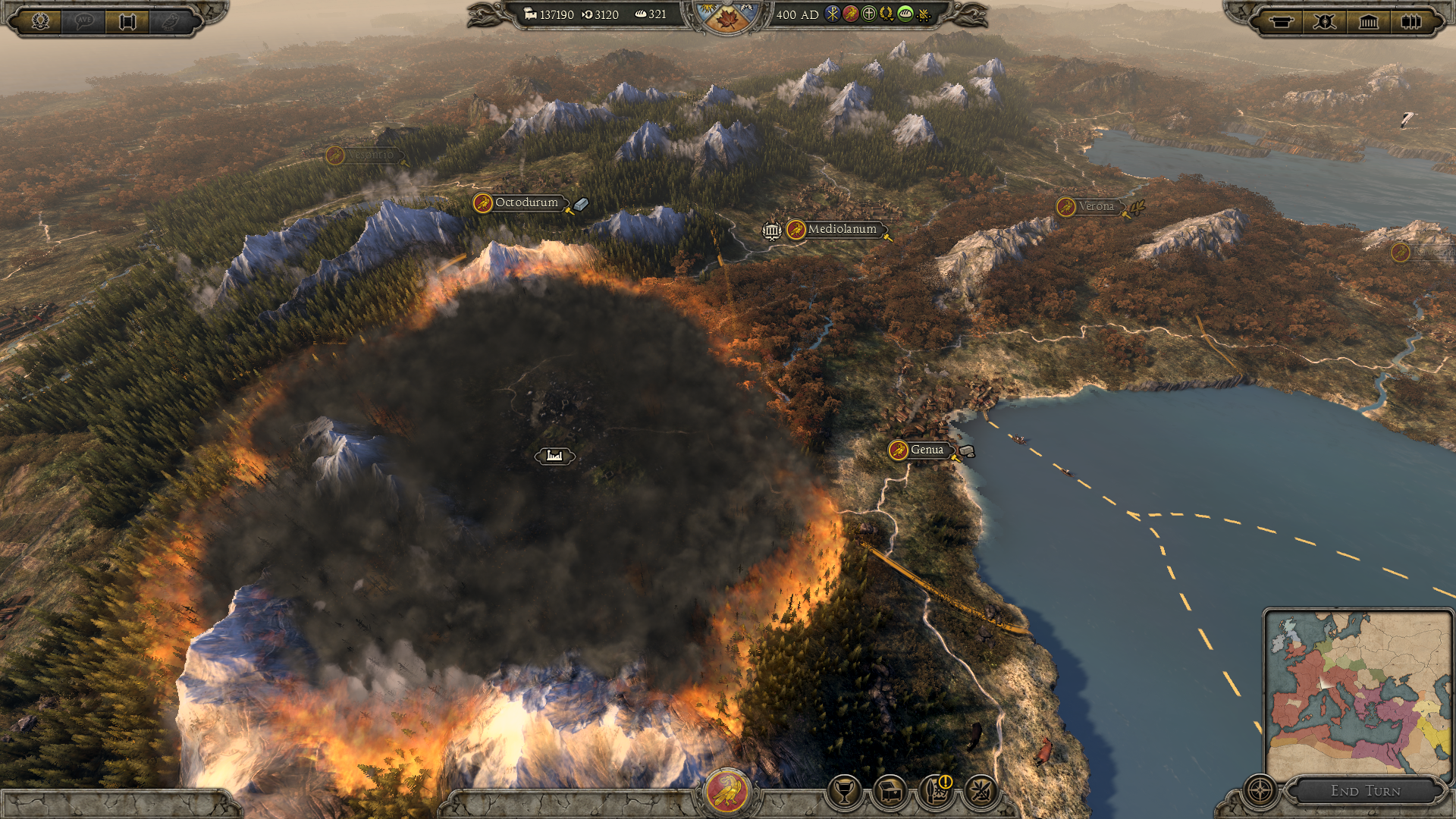Open the multiple scrolls lists button
The height and width of the screenshot is (819, 1456).
[1411, 21]
